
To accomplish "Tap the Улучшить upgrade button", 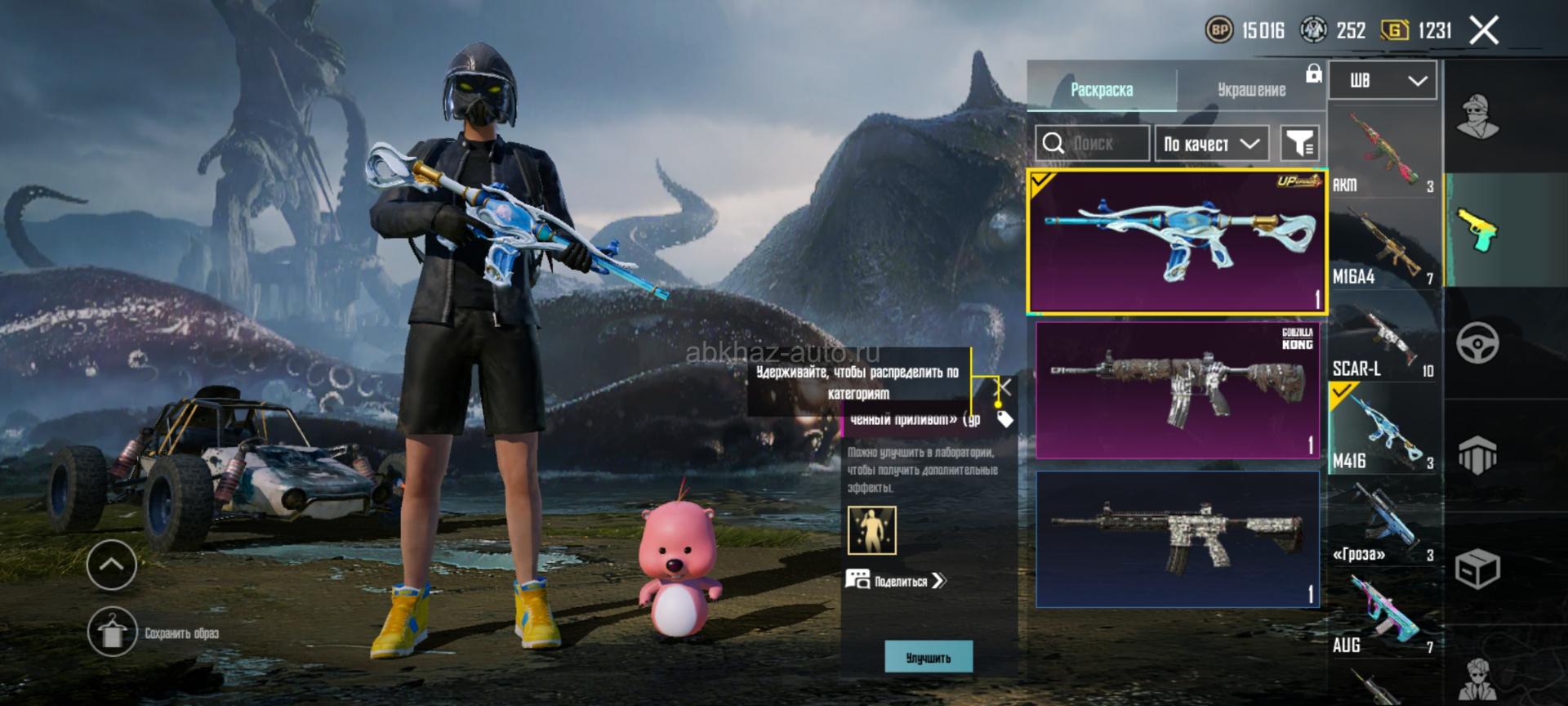I will [929, 657].
